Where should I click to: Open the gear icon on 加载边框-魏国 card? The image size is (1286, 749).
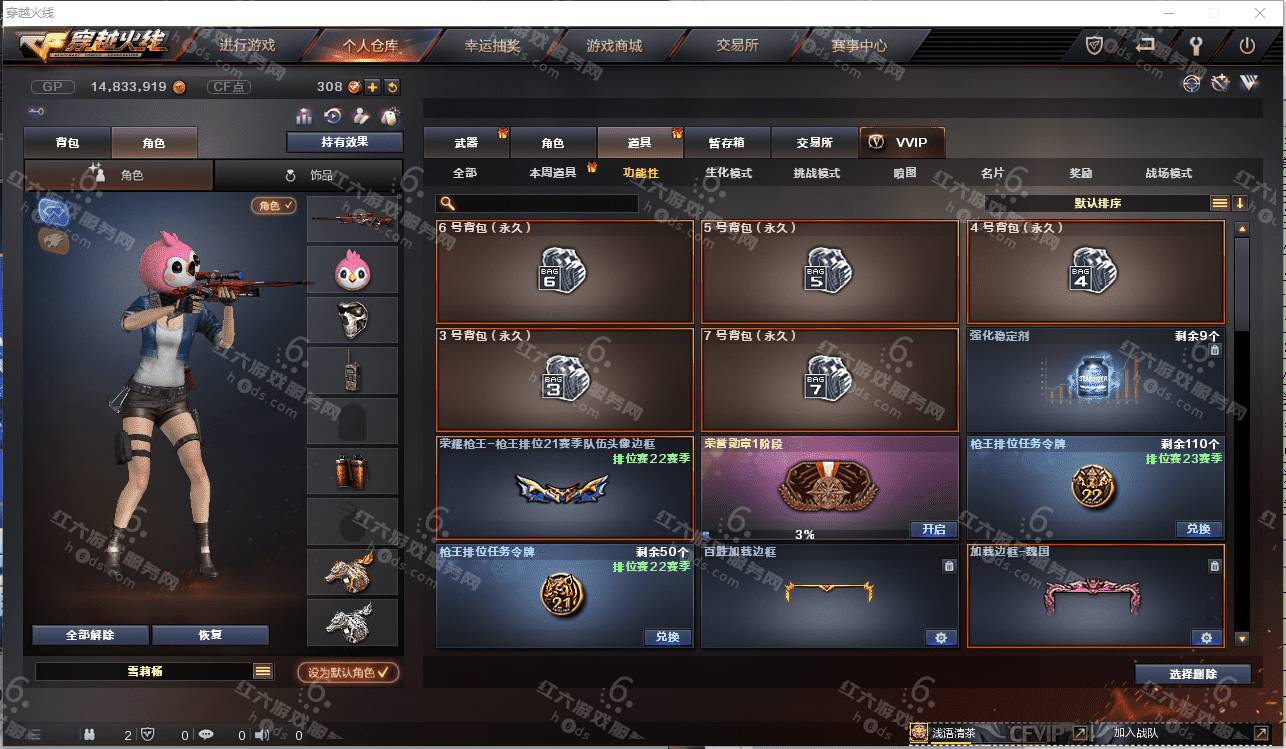pyautogui.click(x=1205, y=637)
